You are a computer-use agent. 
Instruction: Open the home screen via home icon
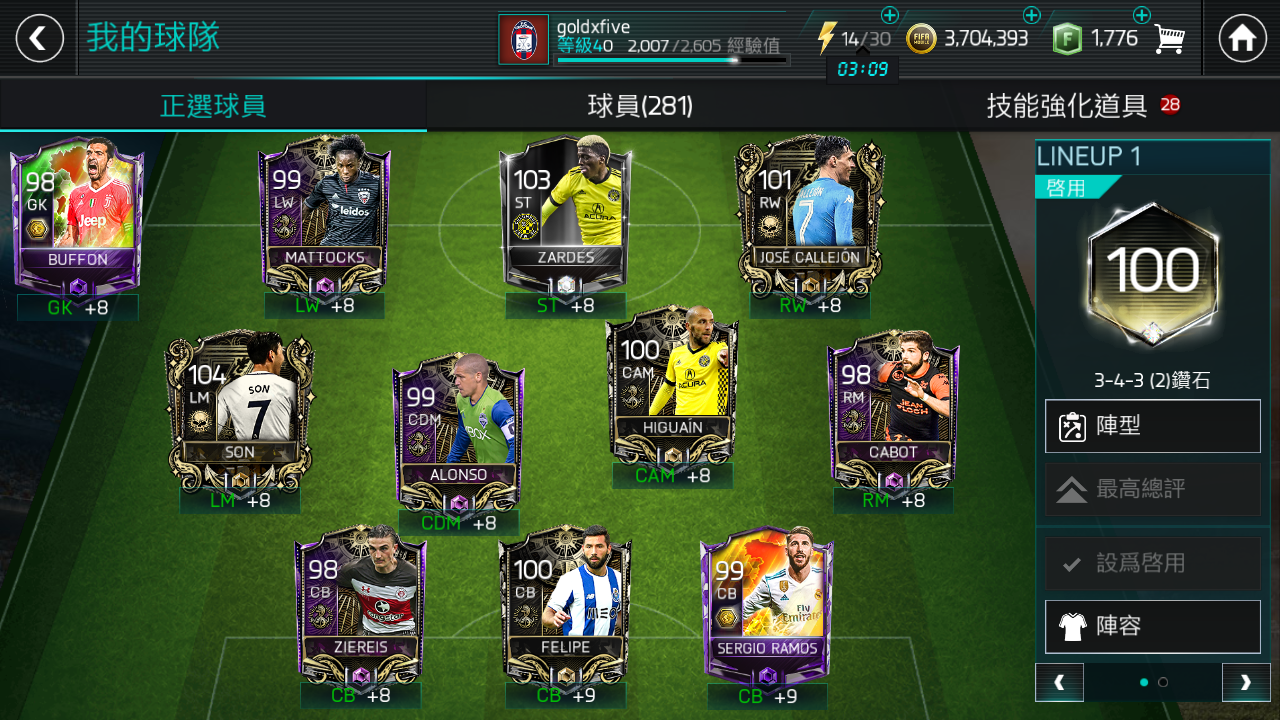pyautogui.click(x=1243, y=38)
